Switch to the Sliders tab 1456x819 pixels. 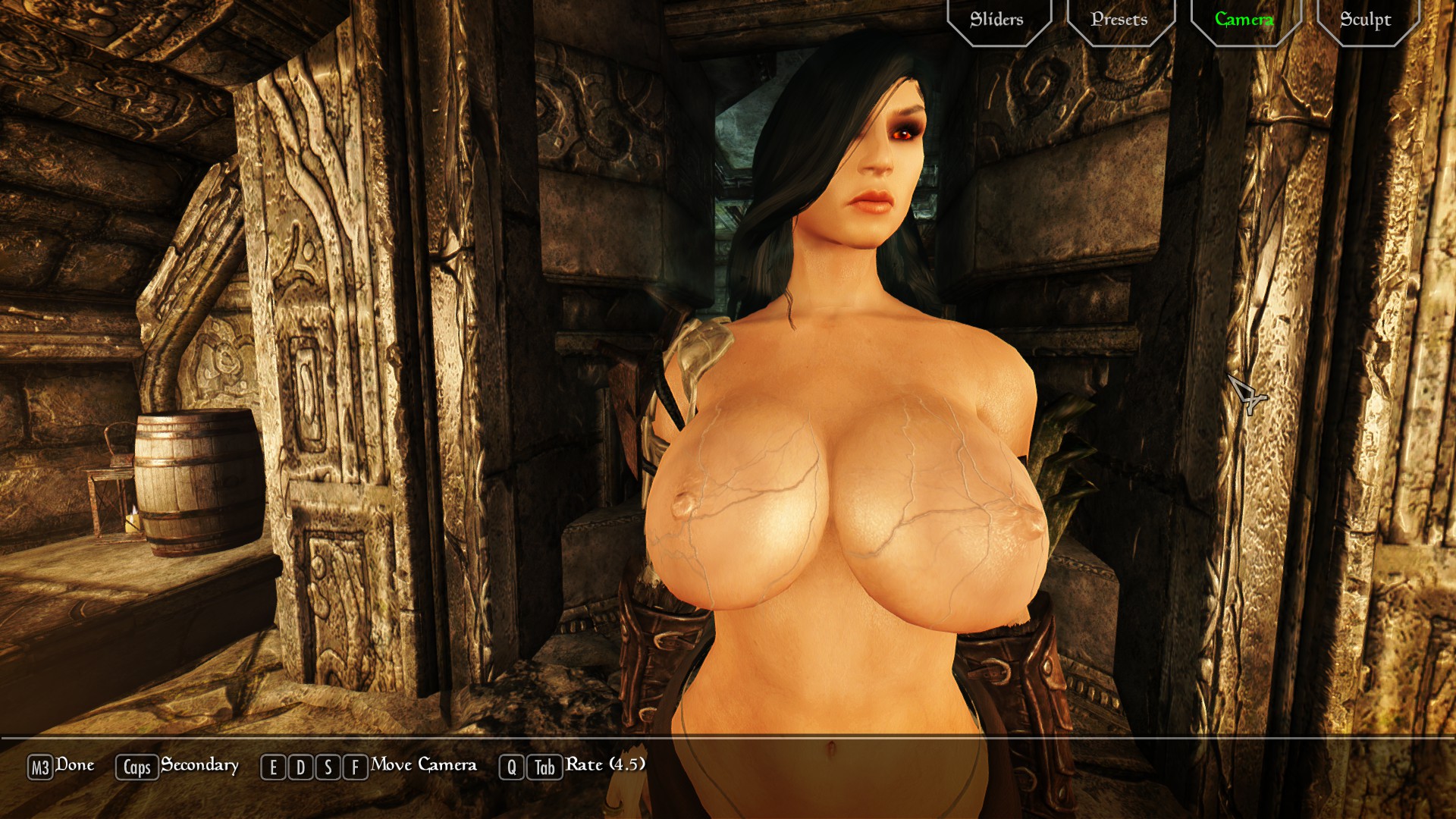(x=997, y=20)
